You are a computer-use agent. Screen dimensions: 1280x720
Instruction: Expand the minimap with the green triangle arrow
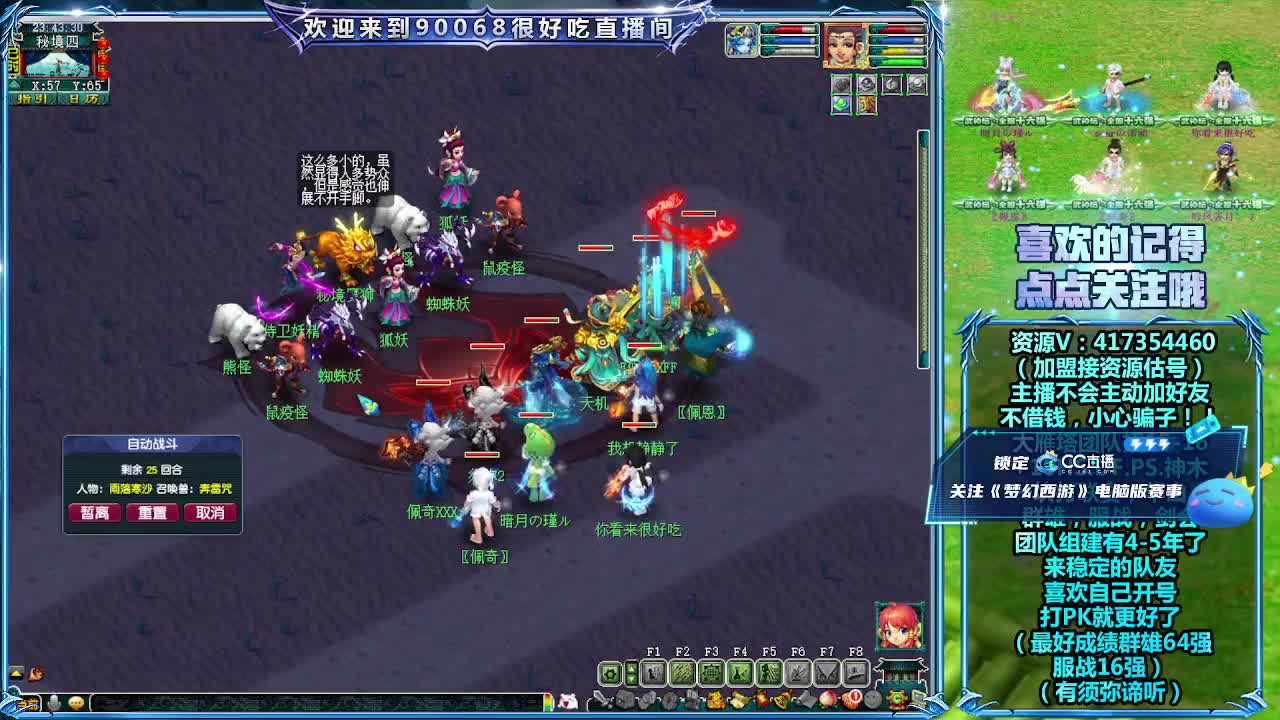14,84
